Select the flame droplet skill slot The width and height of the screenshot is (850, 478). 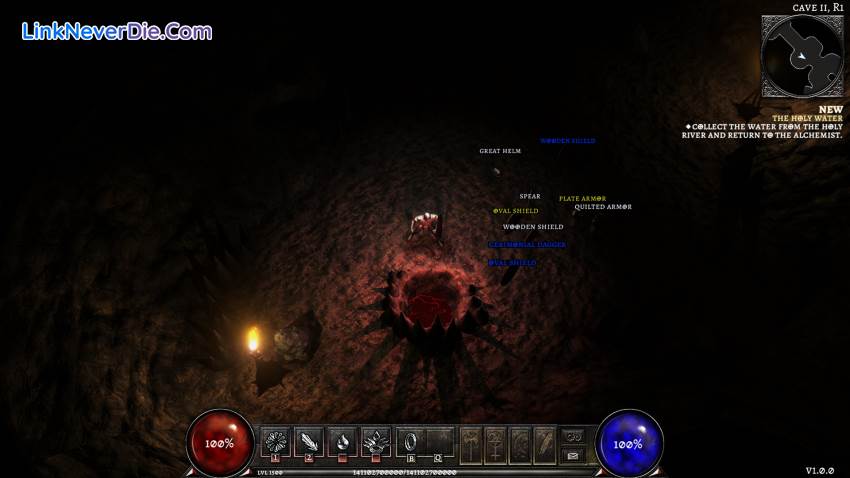coord(342,441)
